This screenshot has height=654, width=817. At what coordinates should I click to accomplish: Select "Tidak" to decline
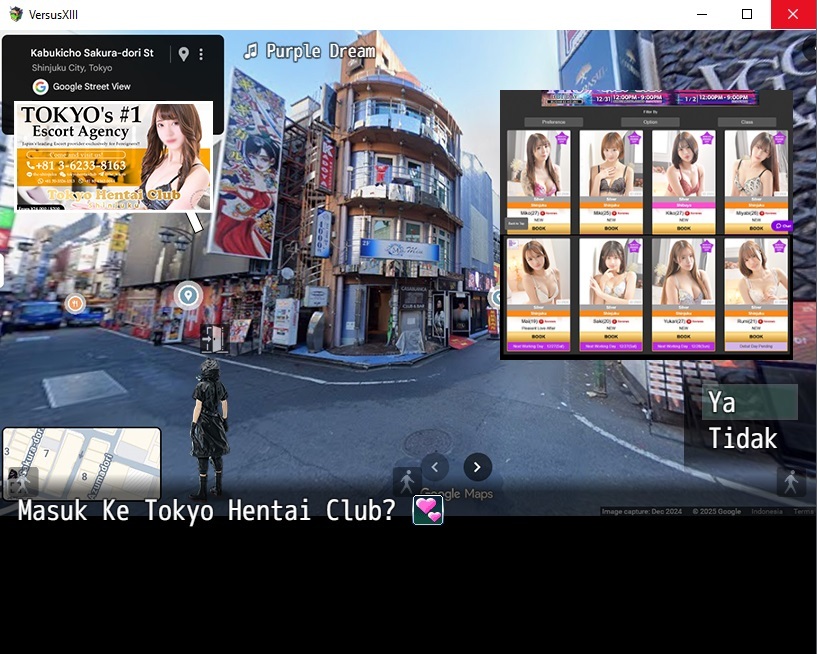(743, 438)
